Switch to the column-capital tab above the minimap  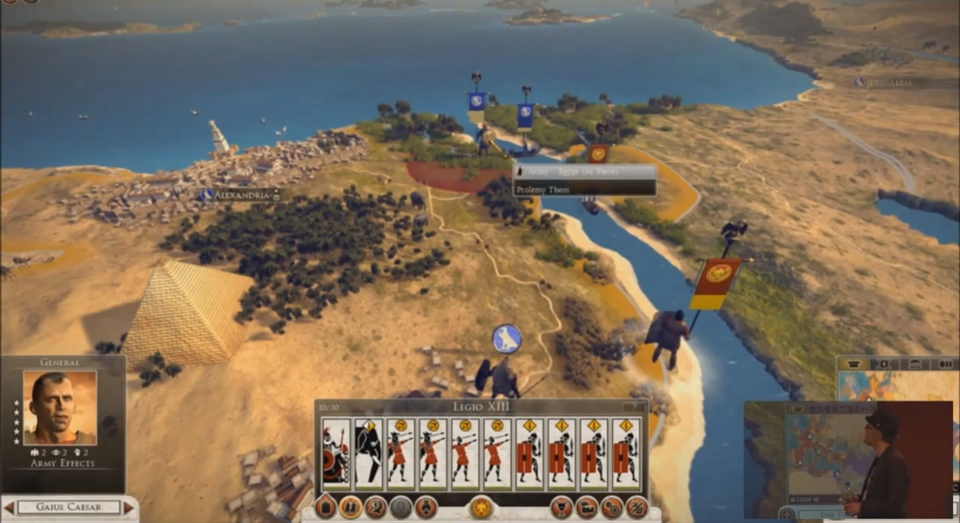pos(856,365)
